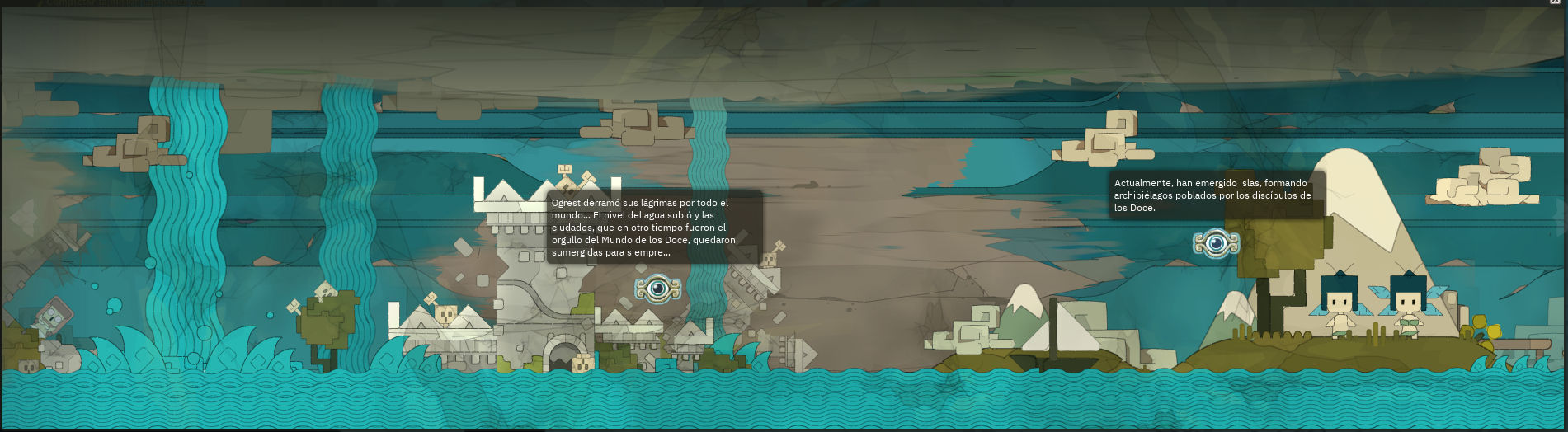Select the eye icon under the archipelago text
This screenshot has width=1568, height=432.
tap(1216, 243)
